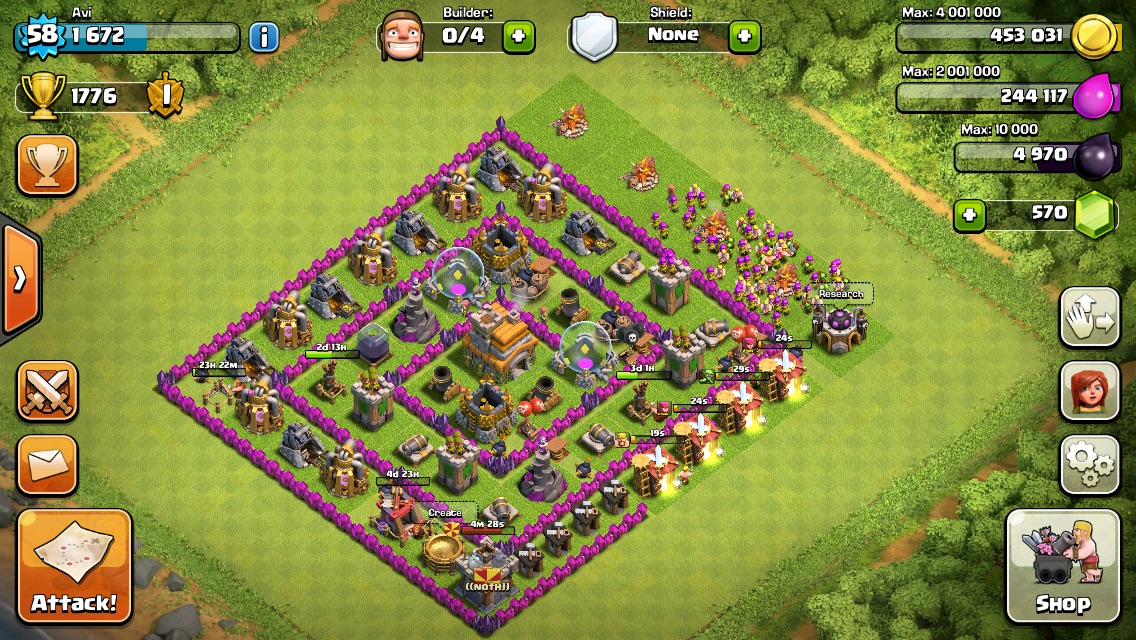
Task: Open the settings gears button
Action: (1089, 464)
